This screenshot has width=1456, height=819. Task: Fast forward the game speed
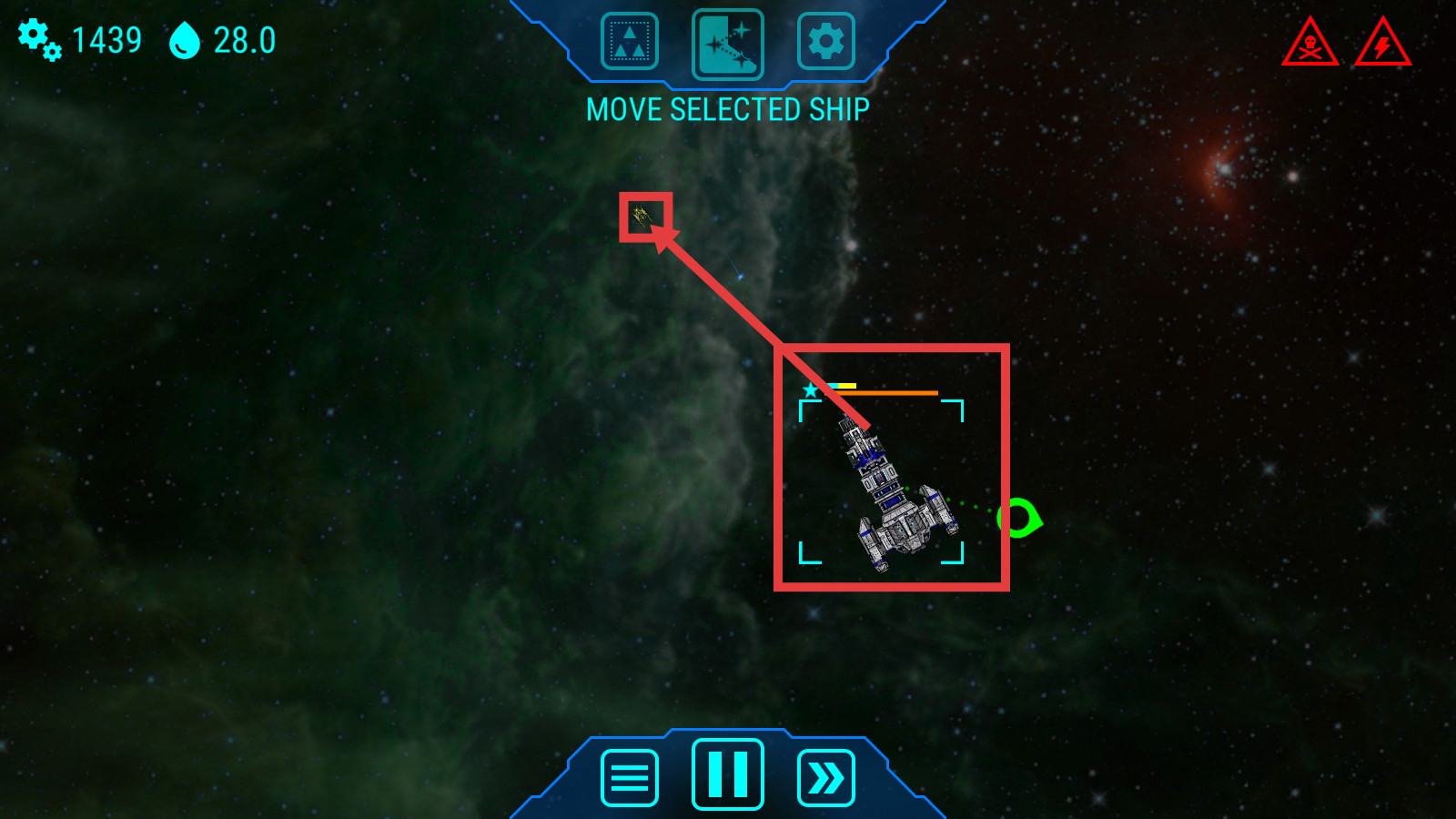(825, 778)
